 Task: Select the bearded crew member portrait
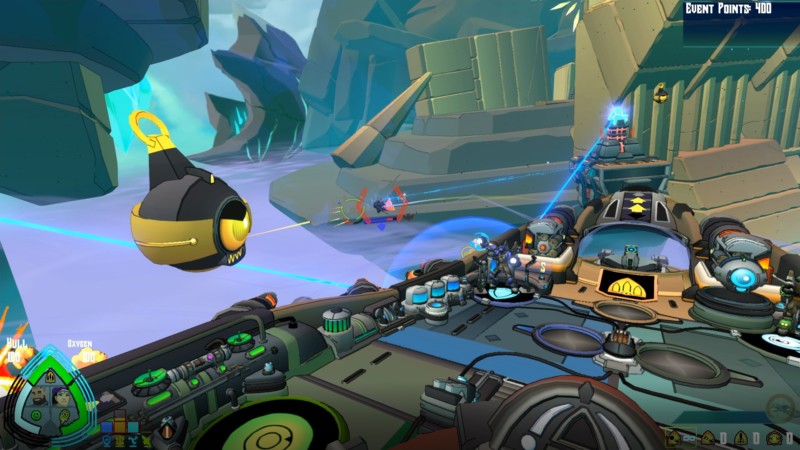(x=38, y=398)
